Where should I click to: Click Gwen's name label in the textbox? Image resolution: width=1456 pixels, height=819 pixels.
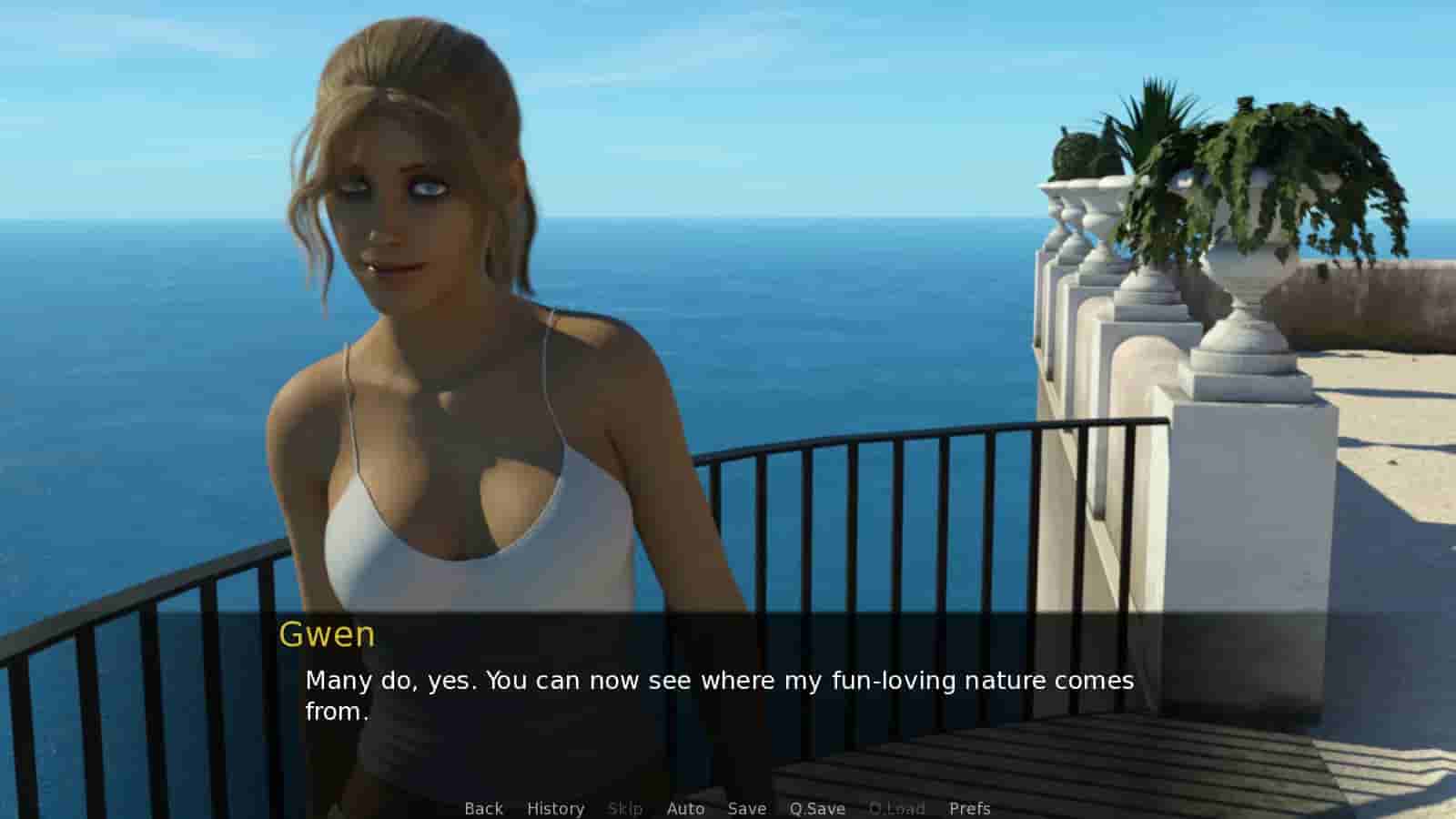328,635
